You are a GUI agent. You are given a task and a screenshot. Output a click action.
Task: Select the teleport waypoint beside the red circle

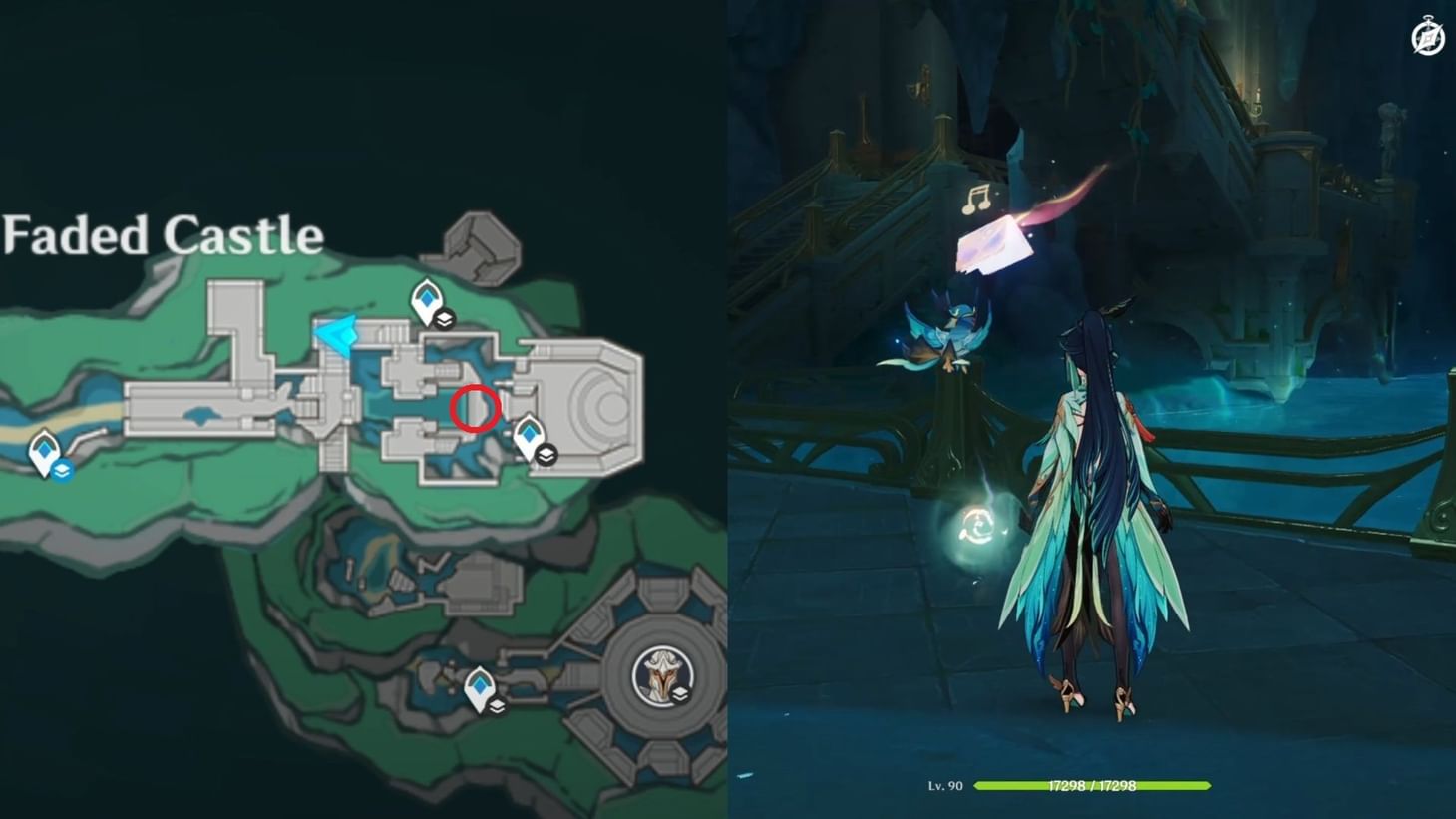coord(528,433)
